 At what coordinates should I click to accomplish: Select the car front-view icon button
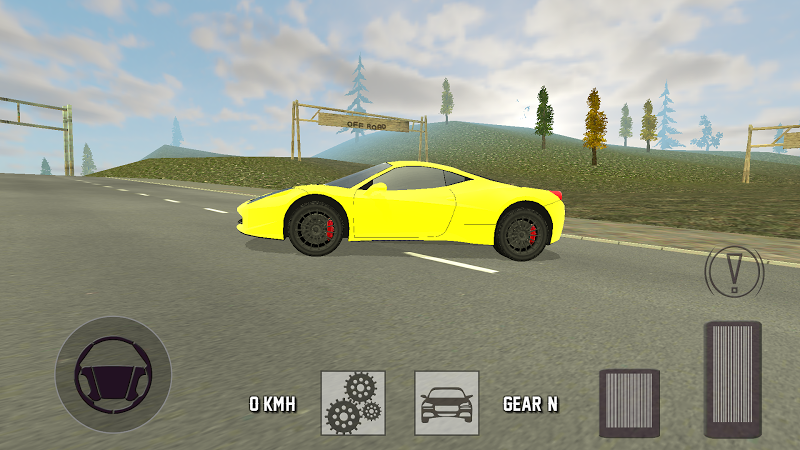point(447,403)
